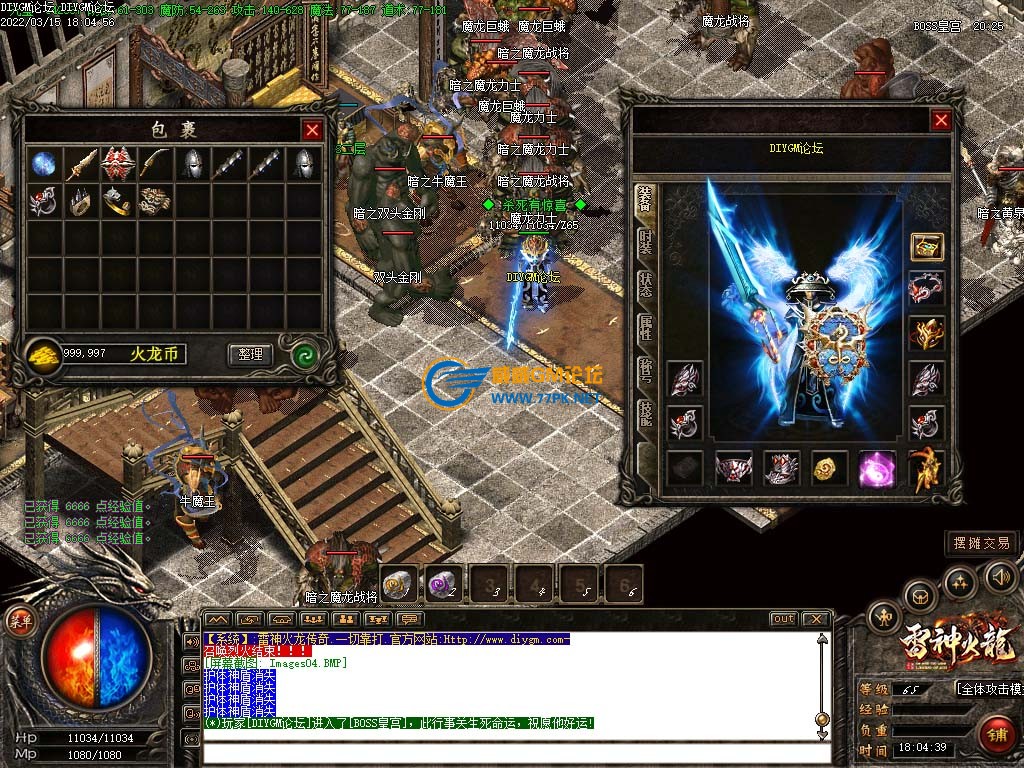Switch to the 技能 tab
1024x768 pixels.
tap(646, 412)
